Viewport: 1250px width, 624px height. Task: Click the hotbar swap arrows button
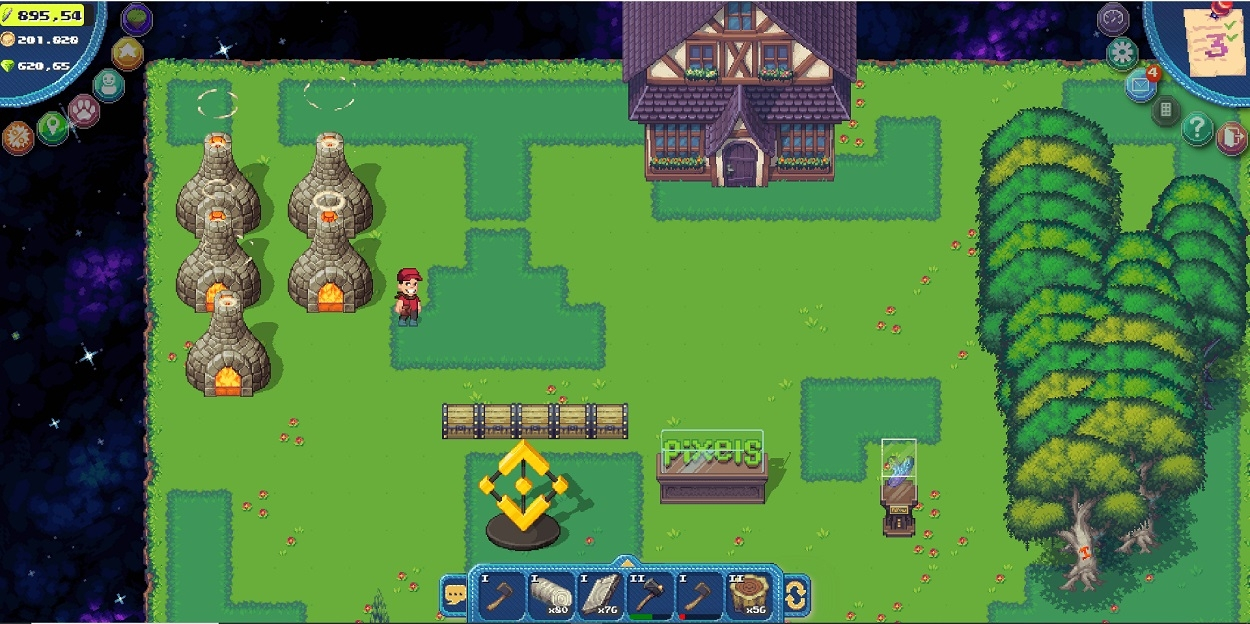796,596
